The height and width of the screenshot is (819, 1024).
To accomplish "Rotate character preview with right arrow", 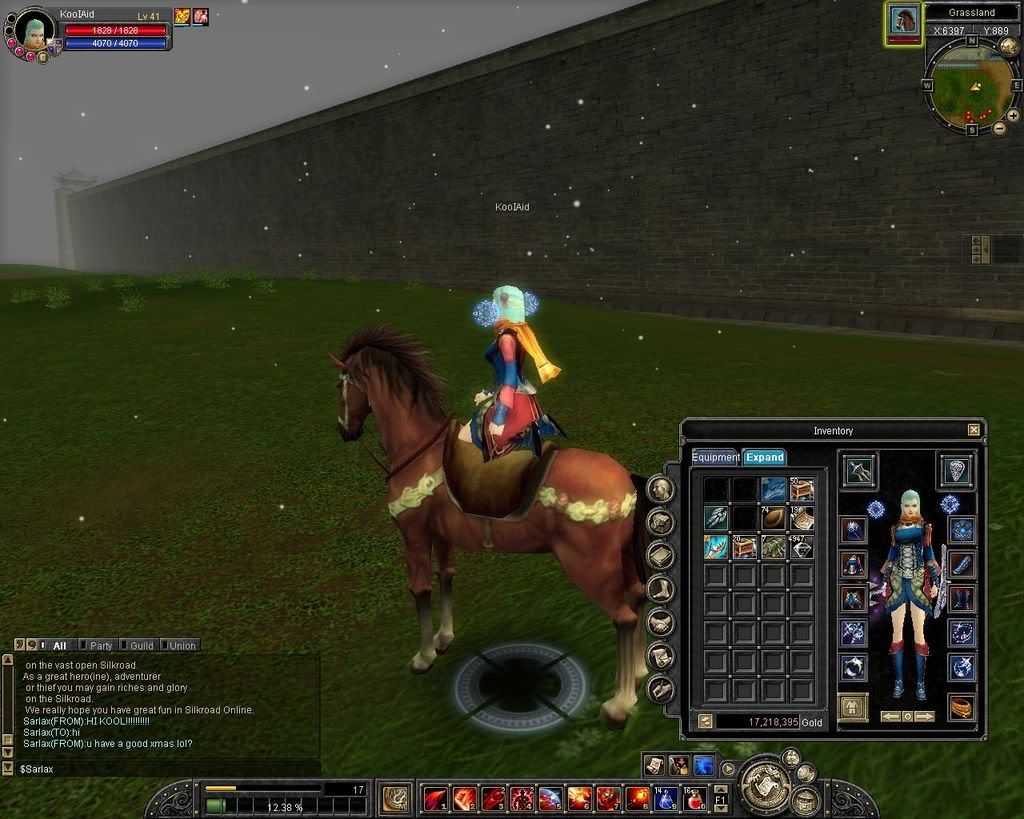I will coord(925,716).
